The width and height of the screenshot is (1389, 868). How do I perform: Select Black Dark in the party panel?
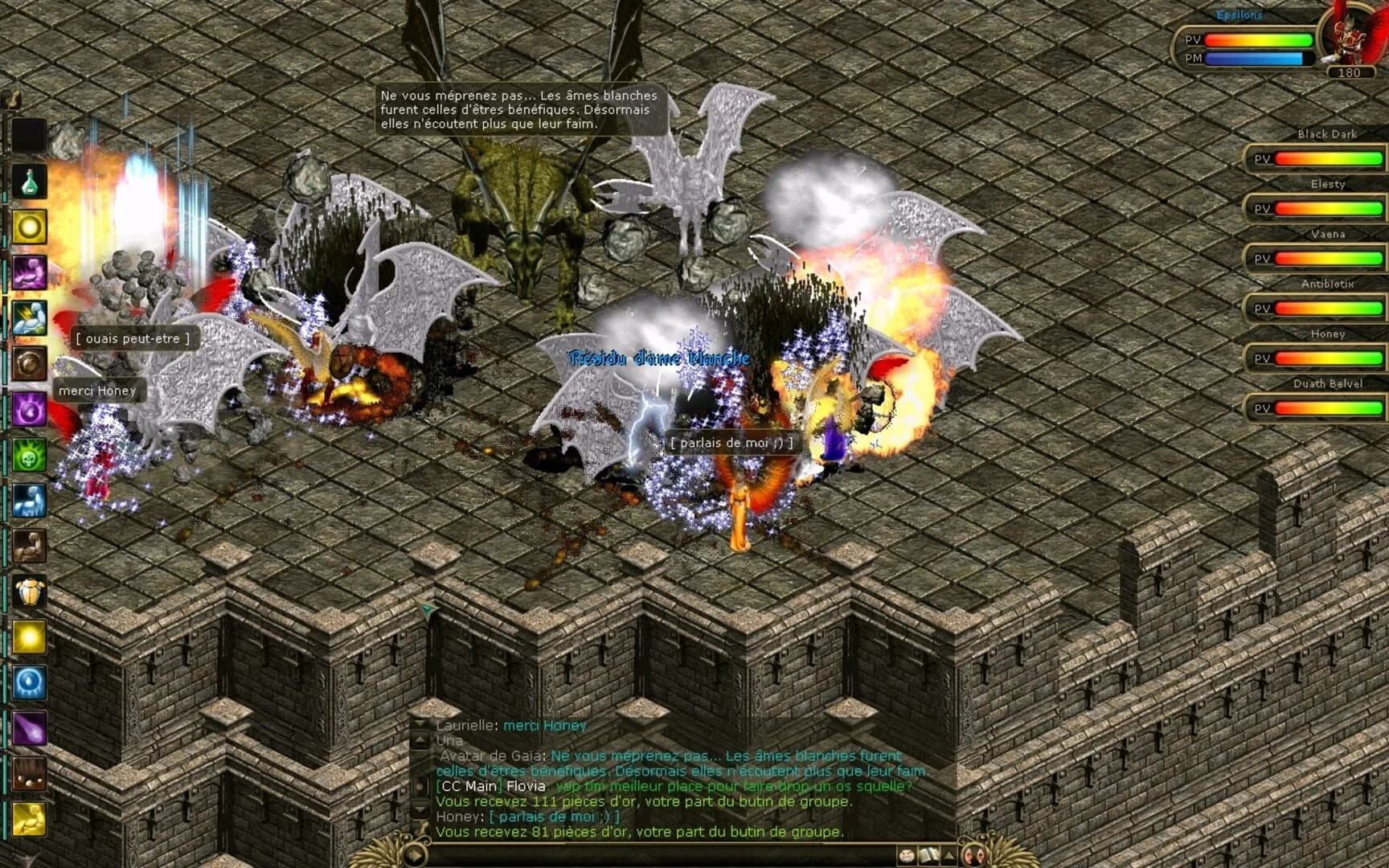(x=1326, y=134)
